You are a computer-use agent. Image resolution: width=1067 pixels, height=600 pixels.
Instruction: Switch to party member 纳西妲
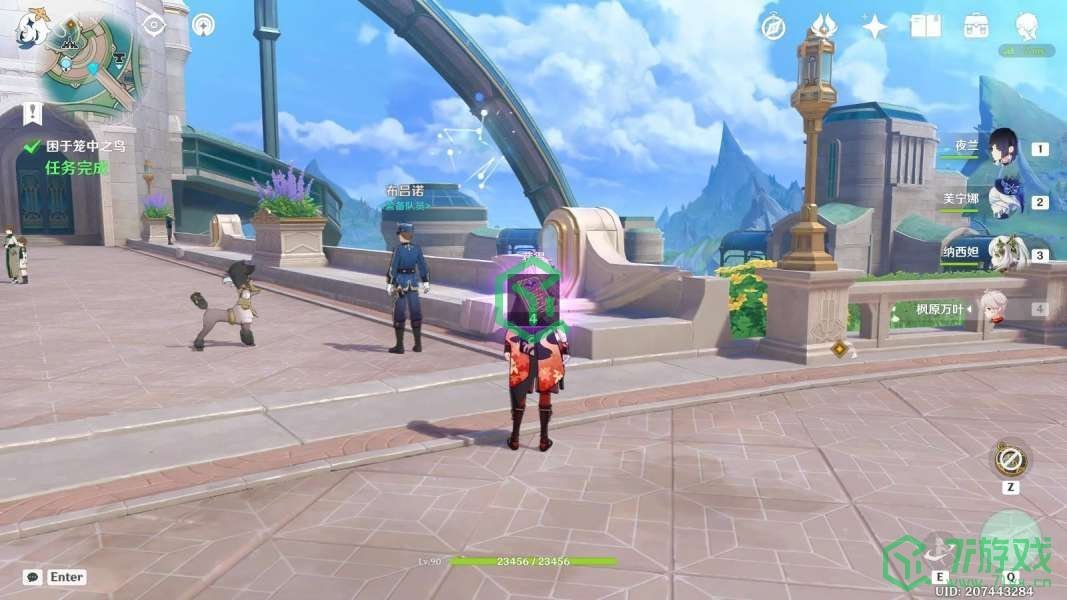[x=1003, y=255]
